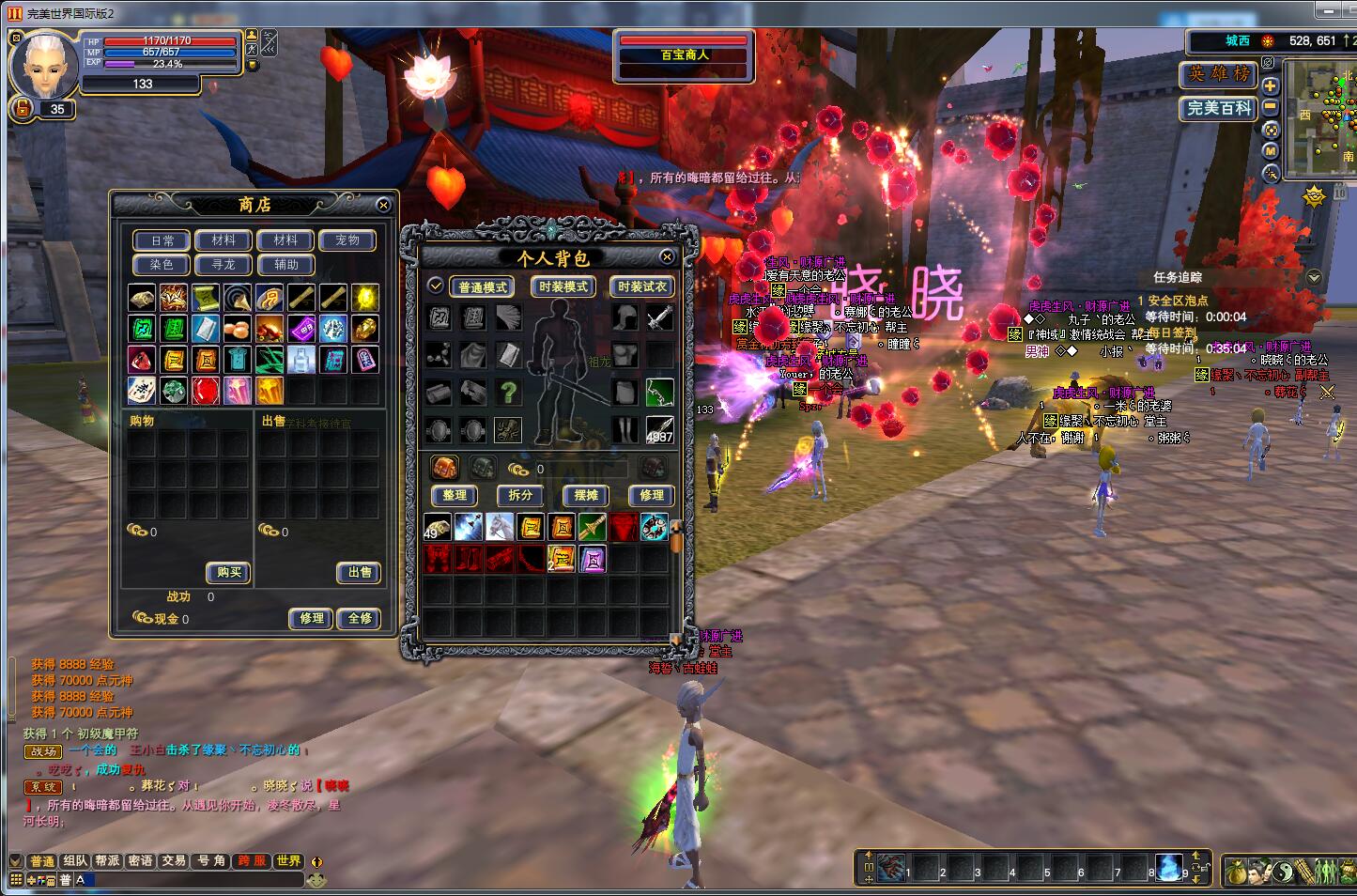Close the 个人背包 backpack window
1357x896 pixels.
pos(667,256)
